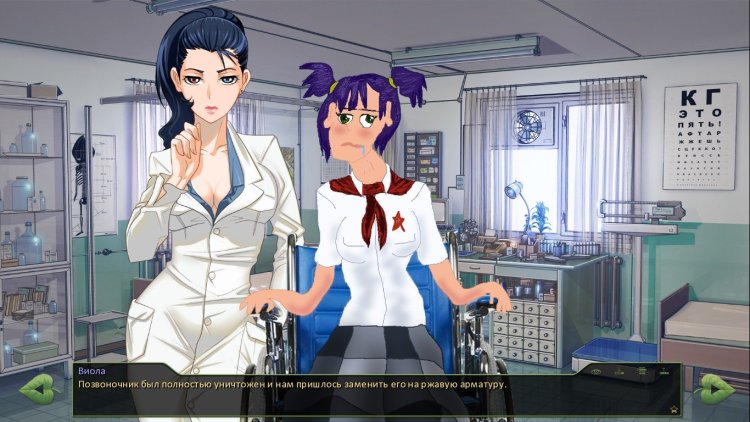Click the small star icon in the dialogue box corner
The width and height of the screenshot is (750, 422).
coord(674,410)
